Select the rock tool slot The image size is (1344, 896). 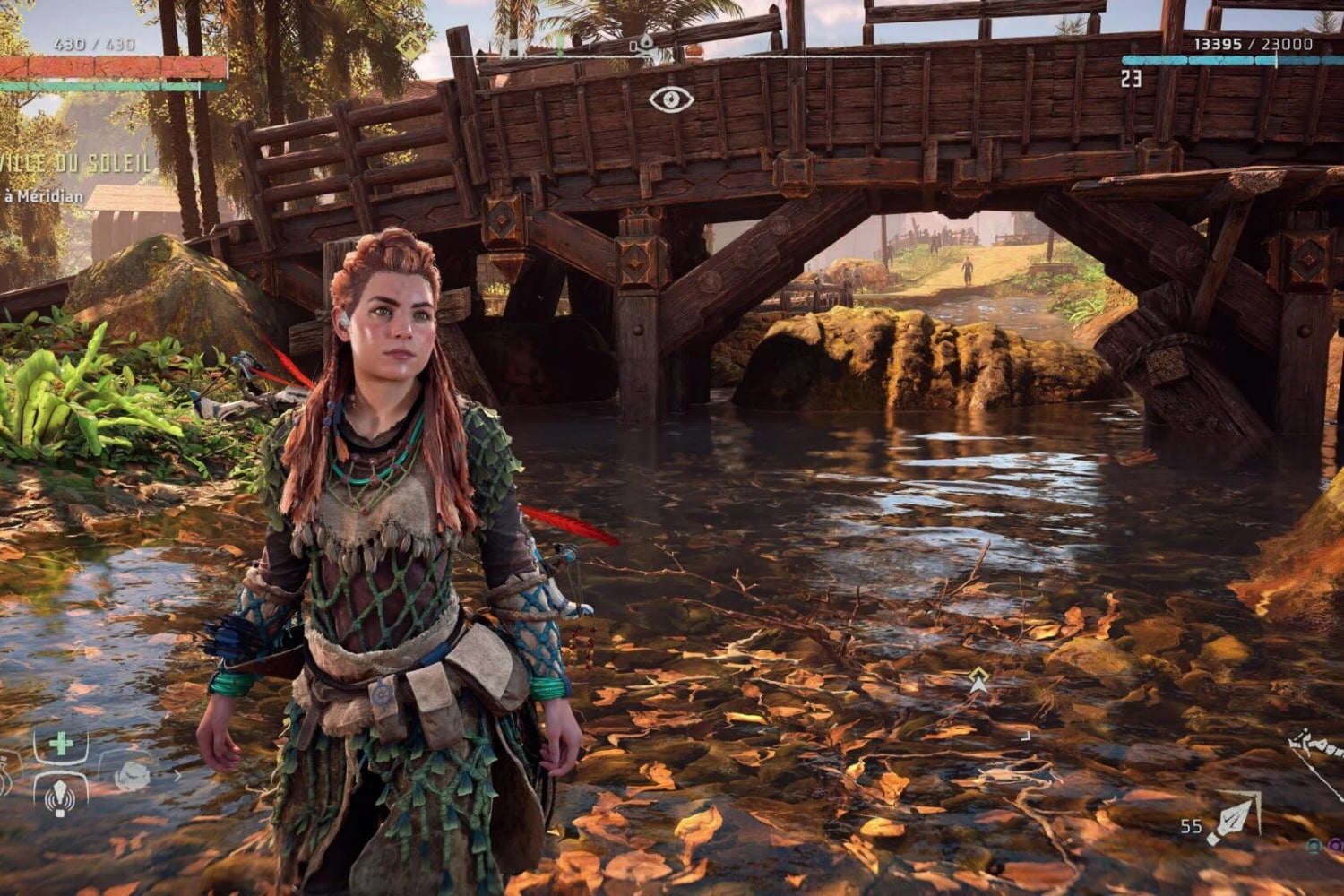(x=133, y=775)
